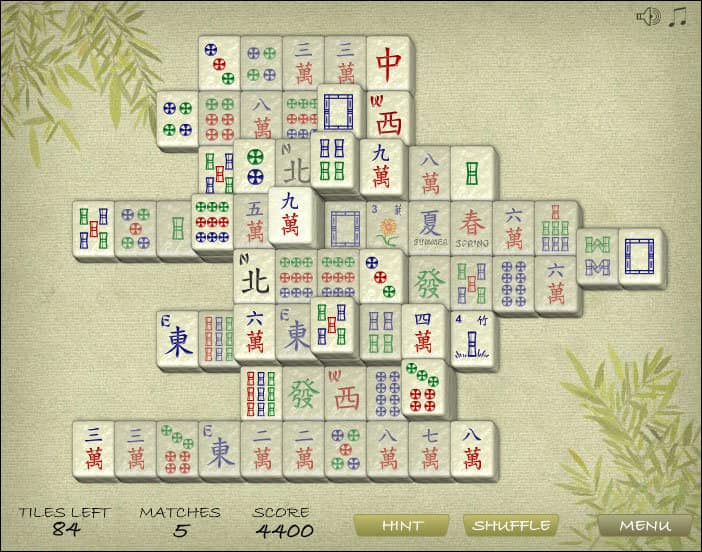702x552 pixels.
Task: Select the orange flower tile
Action: [x=387, y=229]
